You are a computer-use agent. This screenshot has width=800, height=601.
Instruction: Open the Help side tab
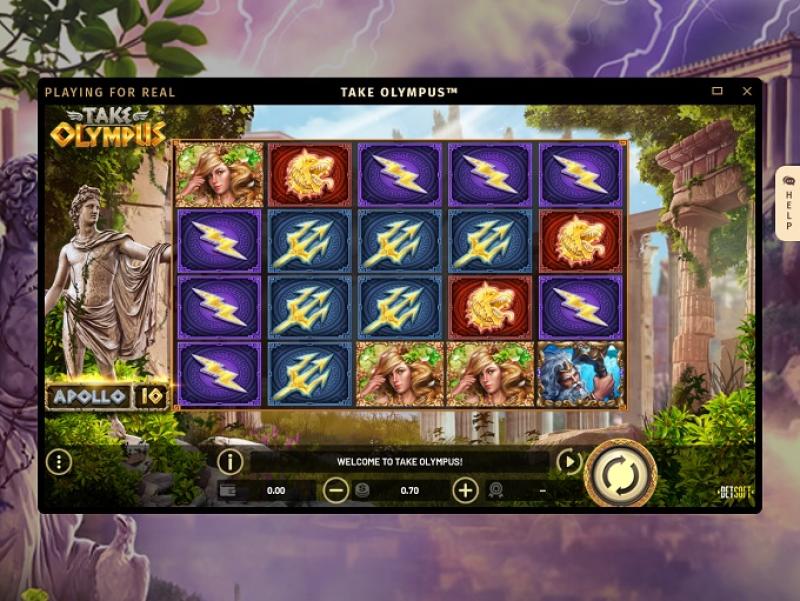click(787, 203)
